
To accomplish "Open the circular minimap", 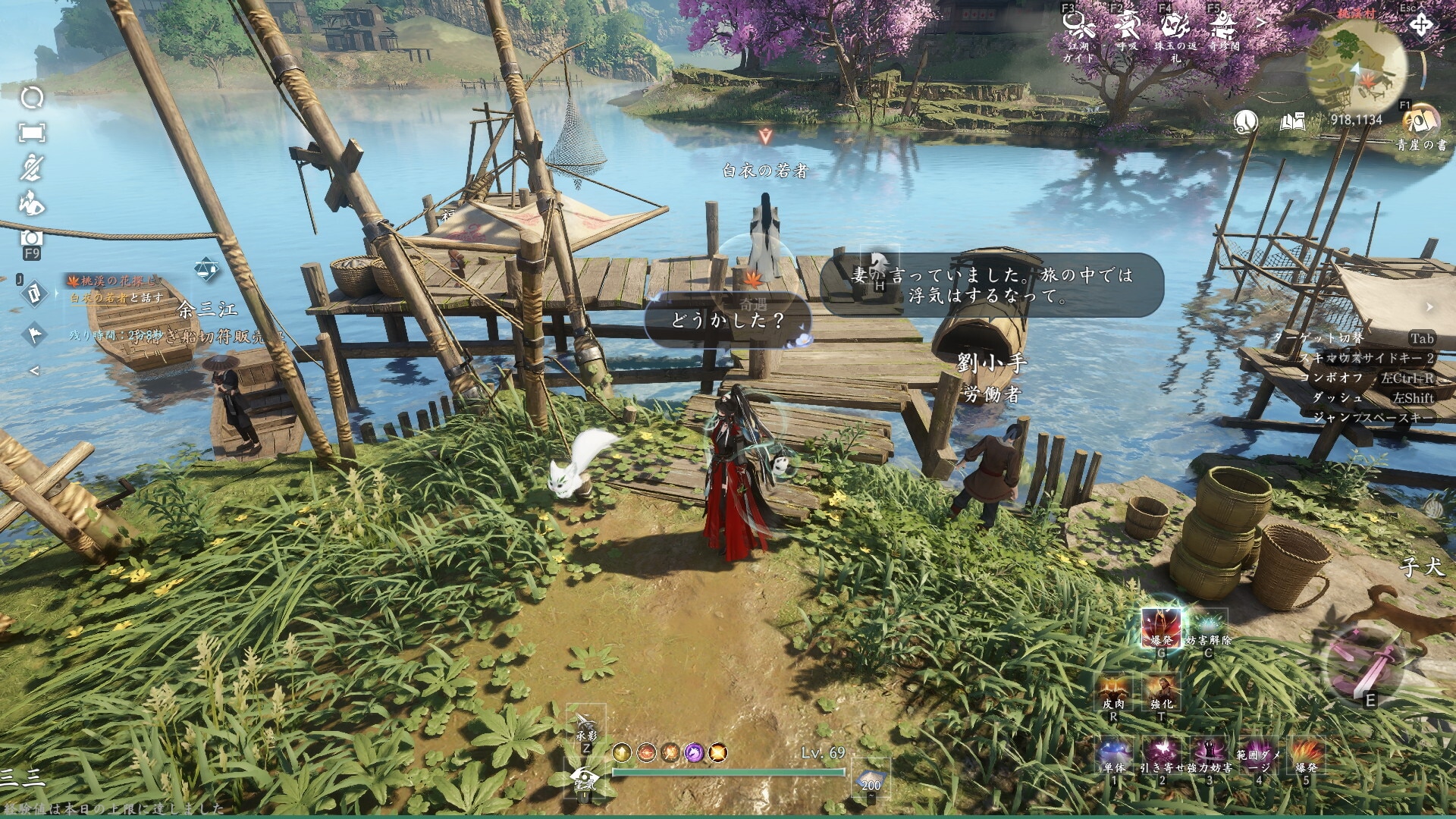I will [1357, 67].
